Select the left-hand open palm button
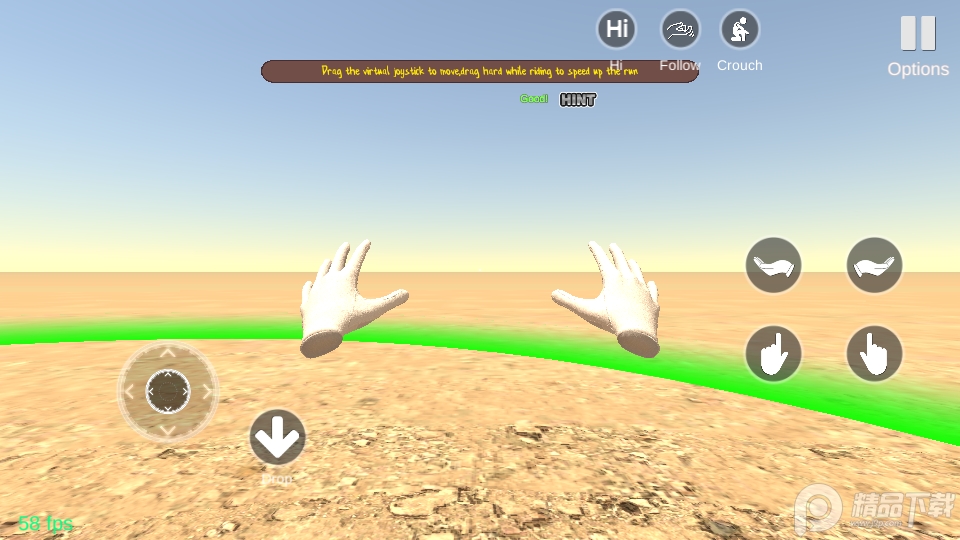The width and height of the screenshot is (960, 540). tap(773, 265)
